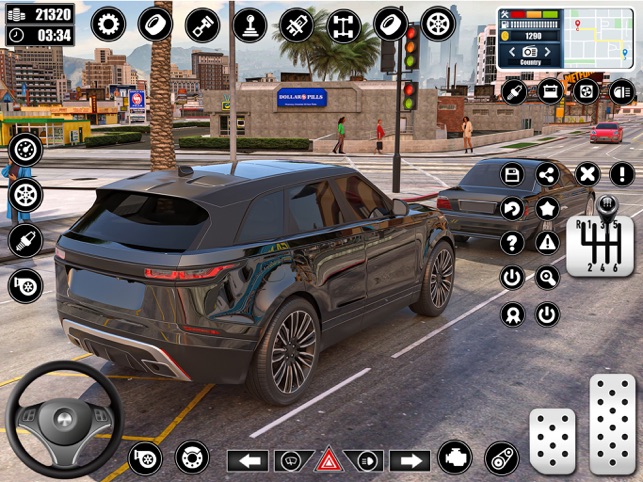Open the question mark help button

click(512, 243)
